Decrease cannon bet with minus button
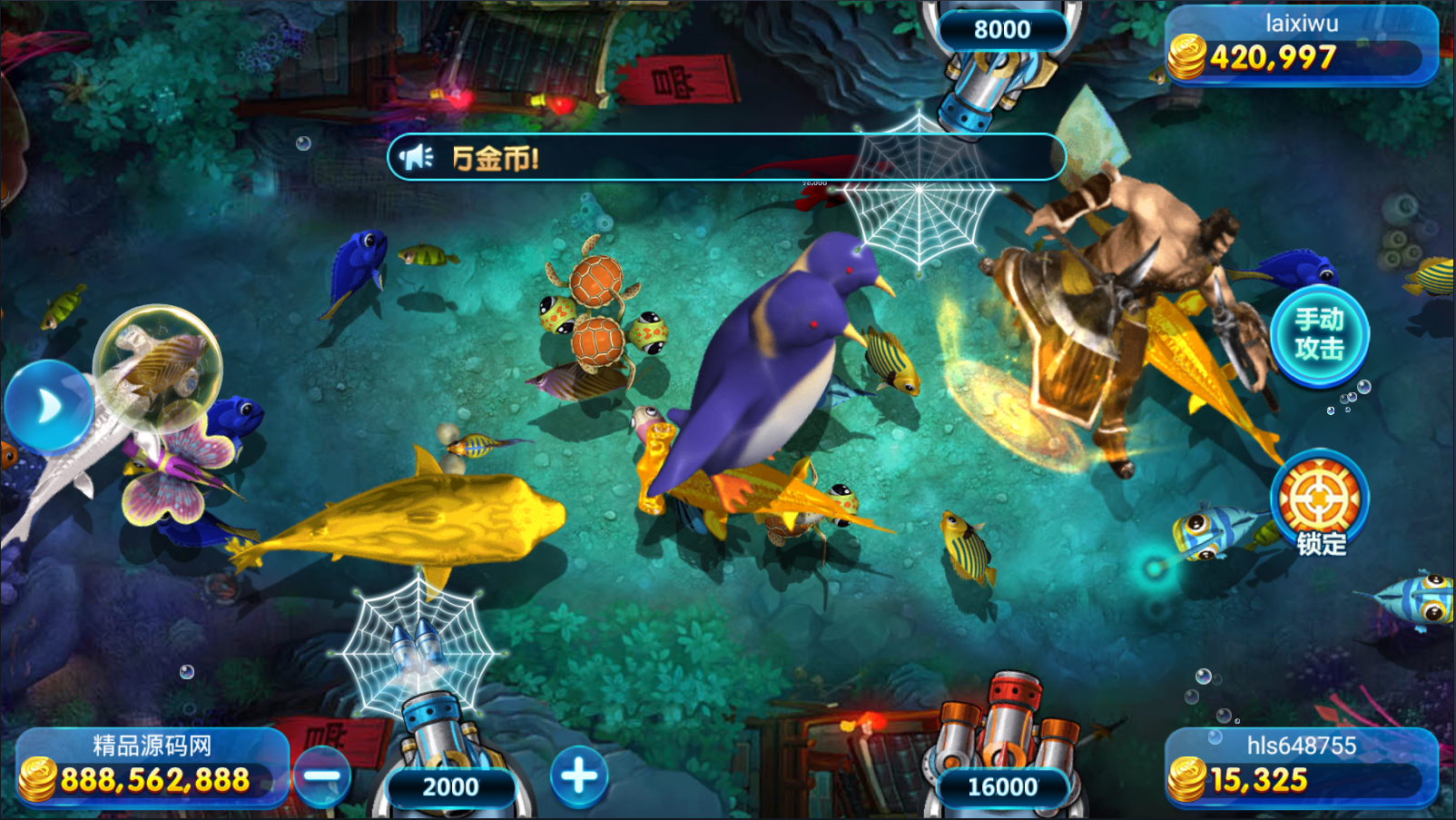The image size is (1456, 820). 321,776
